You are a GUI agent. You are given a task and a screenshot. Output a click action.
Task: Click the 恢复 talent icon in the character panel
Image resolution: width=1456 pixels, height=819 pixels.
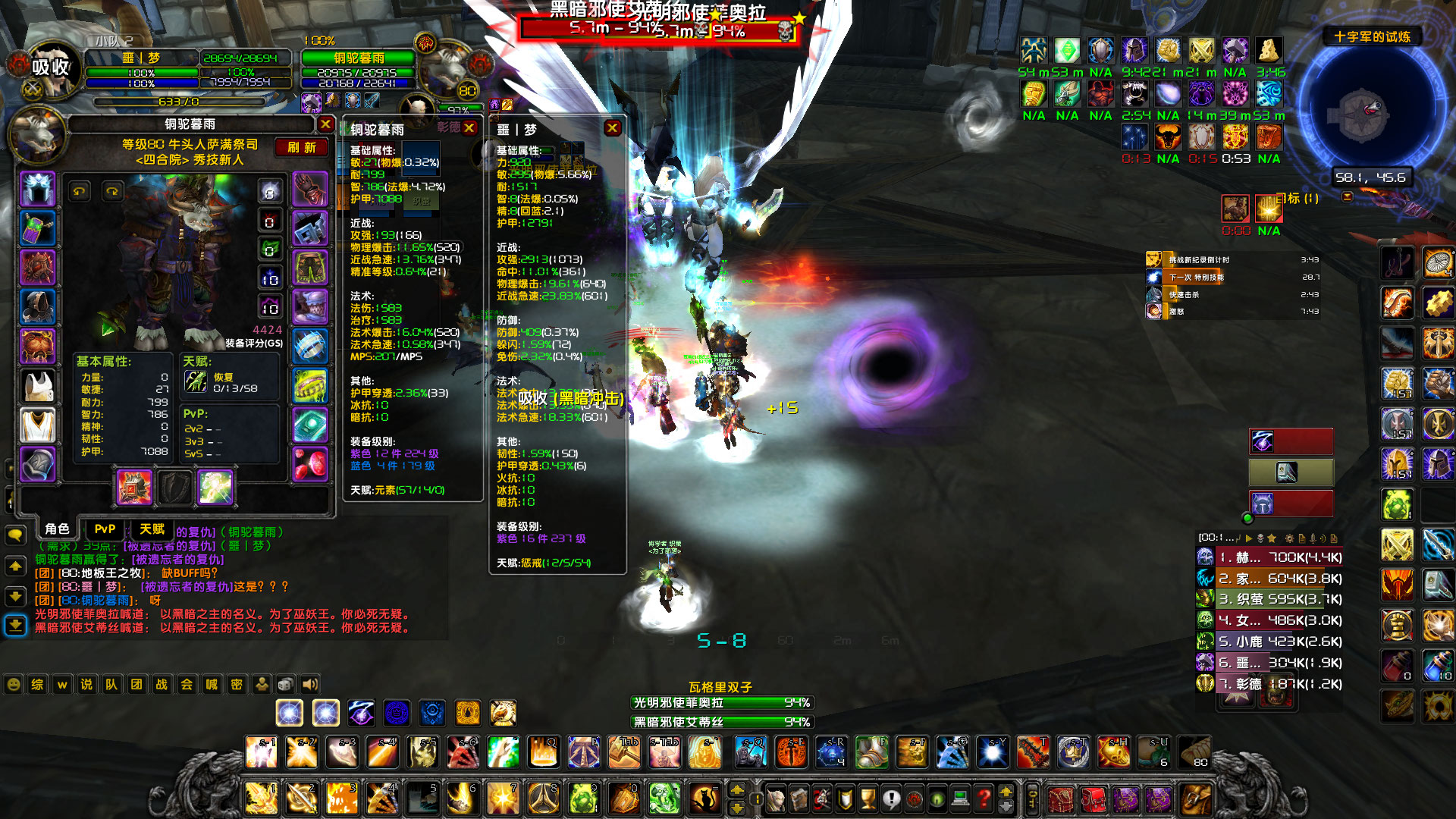(195, 383)
